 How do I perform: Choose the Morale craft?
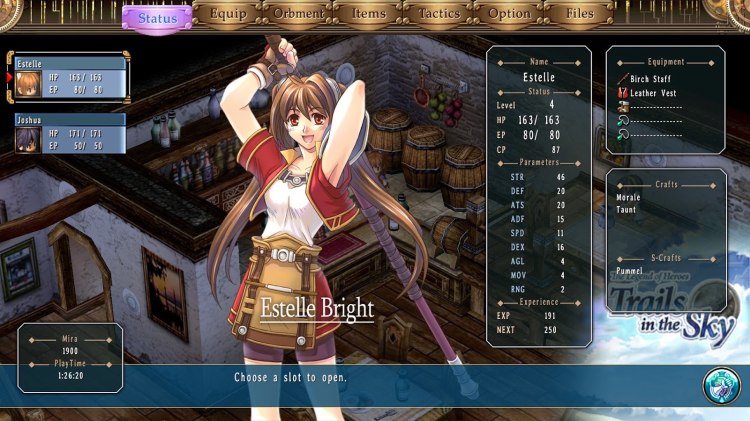629,197
